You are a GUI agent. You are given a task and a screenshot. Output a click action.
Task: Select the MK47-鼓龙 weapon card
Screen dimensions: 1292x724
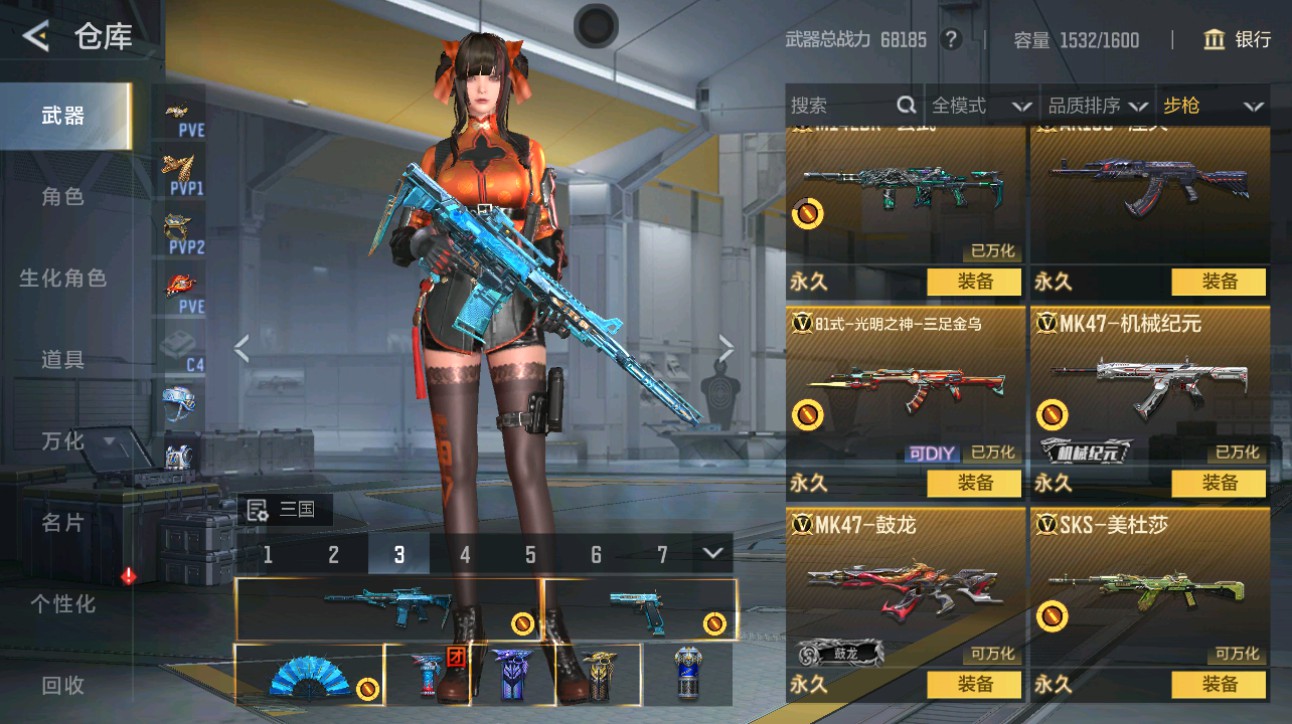[906, 590]
